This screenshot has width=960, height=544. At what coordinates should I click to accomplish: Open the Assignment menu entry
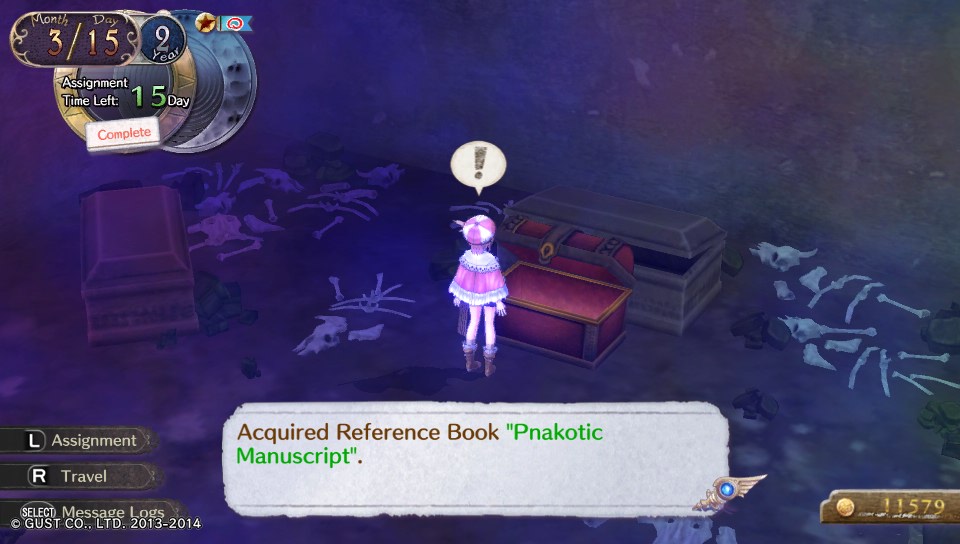tap(82, 440)
